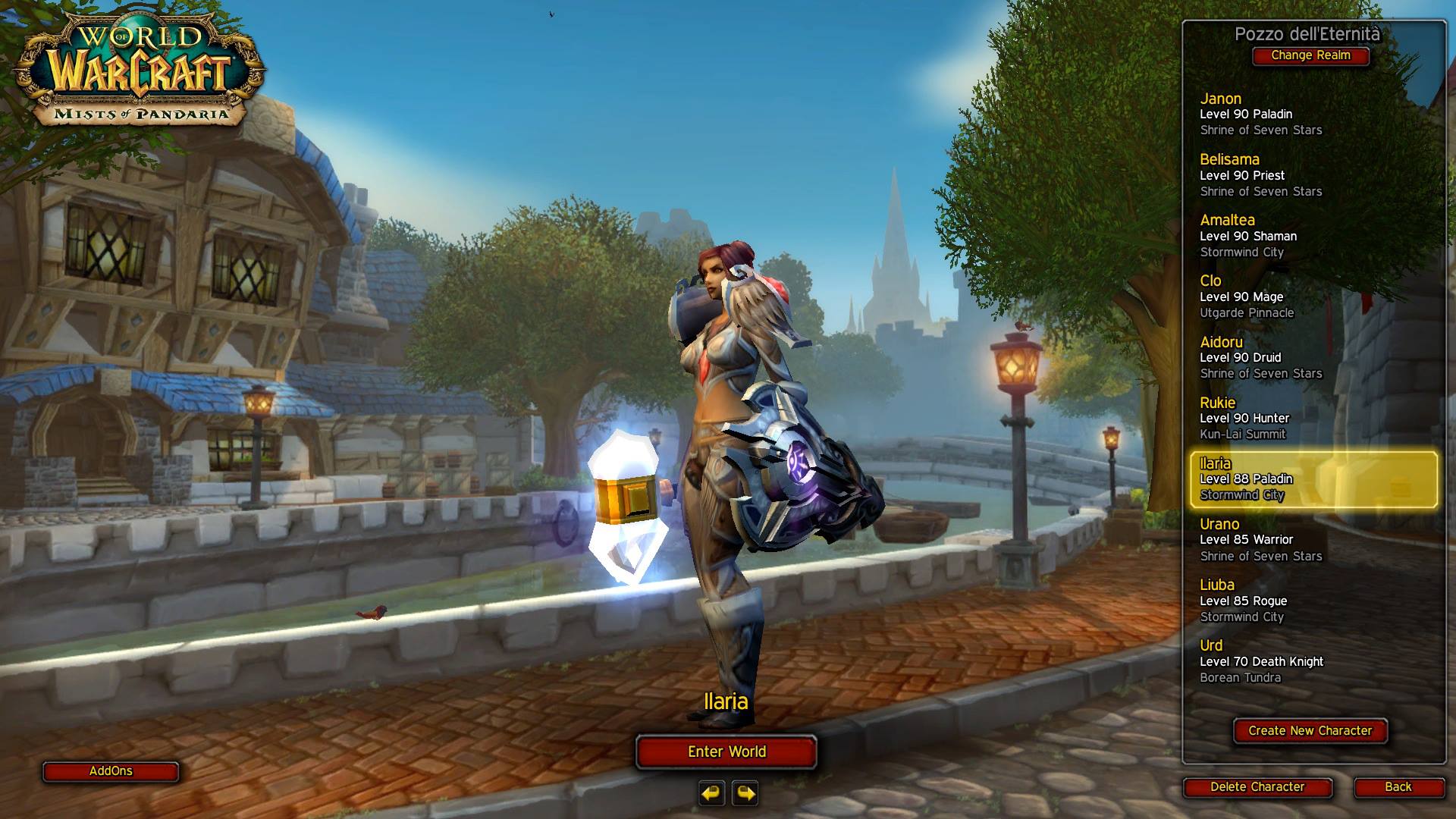This screenshot has width=1456, height=819.
Task: Enter the world with Ilaria
Action: click(726, 752)
